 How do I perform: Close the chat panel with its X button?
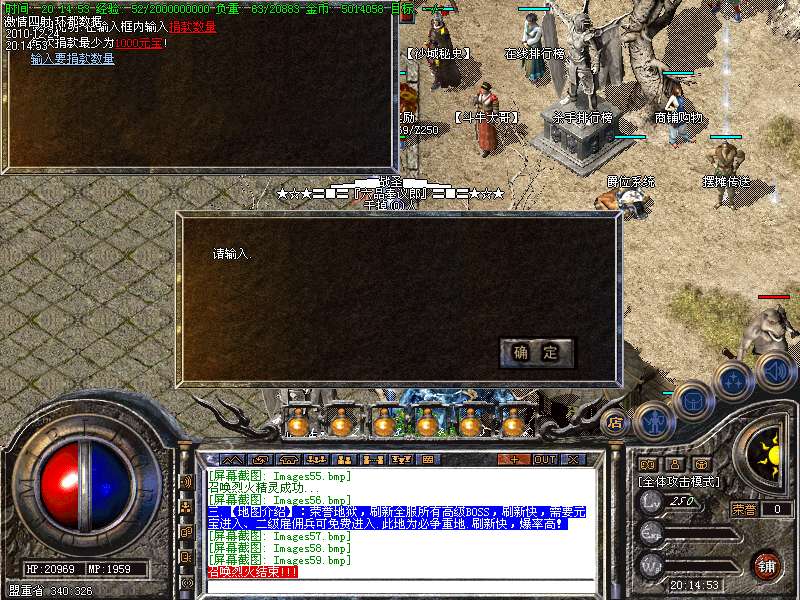click(573, 459)
